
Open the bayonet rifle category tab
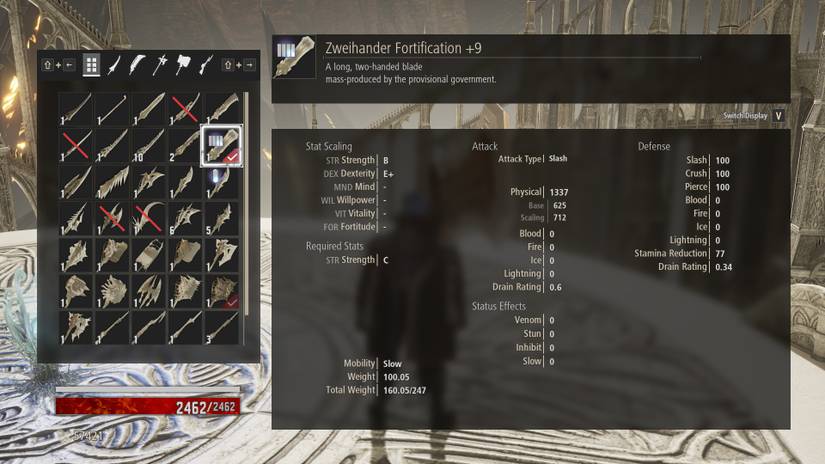click(205, 66)
